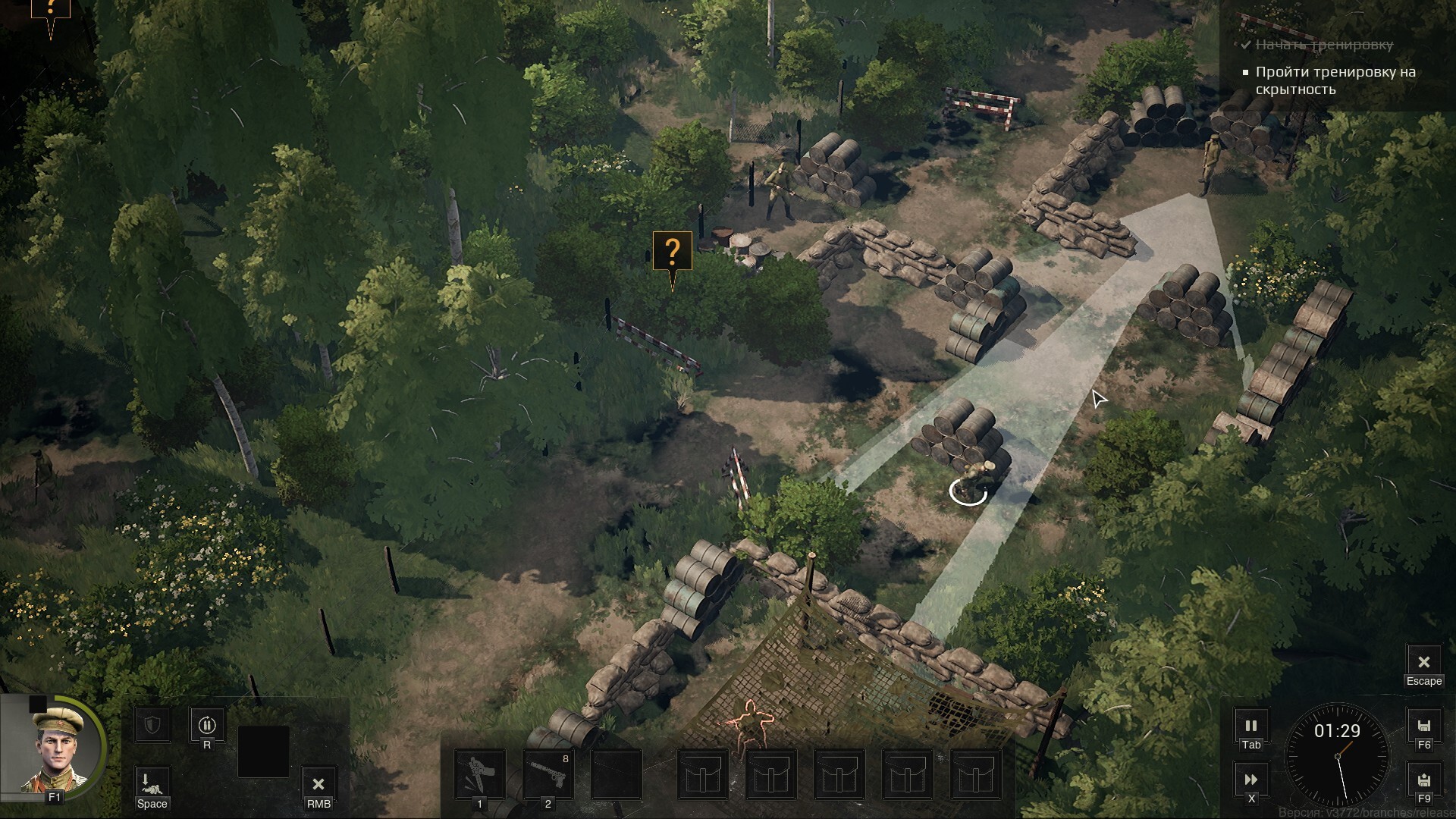
Task: Choose the pistol weapon slot
Action: (548, 774)
